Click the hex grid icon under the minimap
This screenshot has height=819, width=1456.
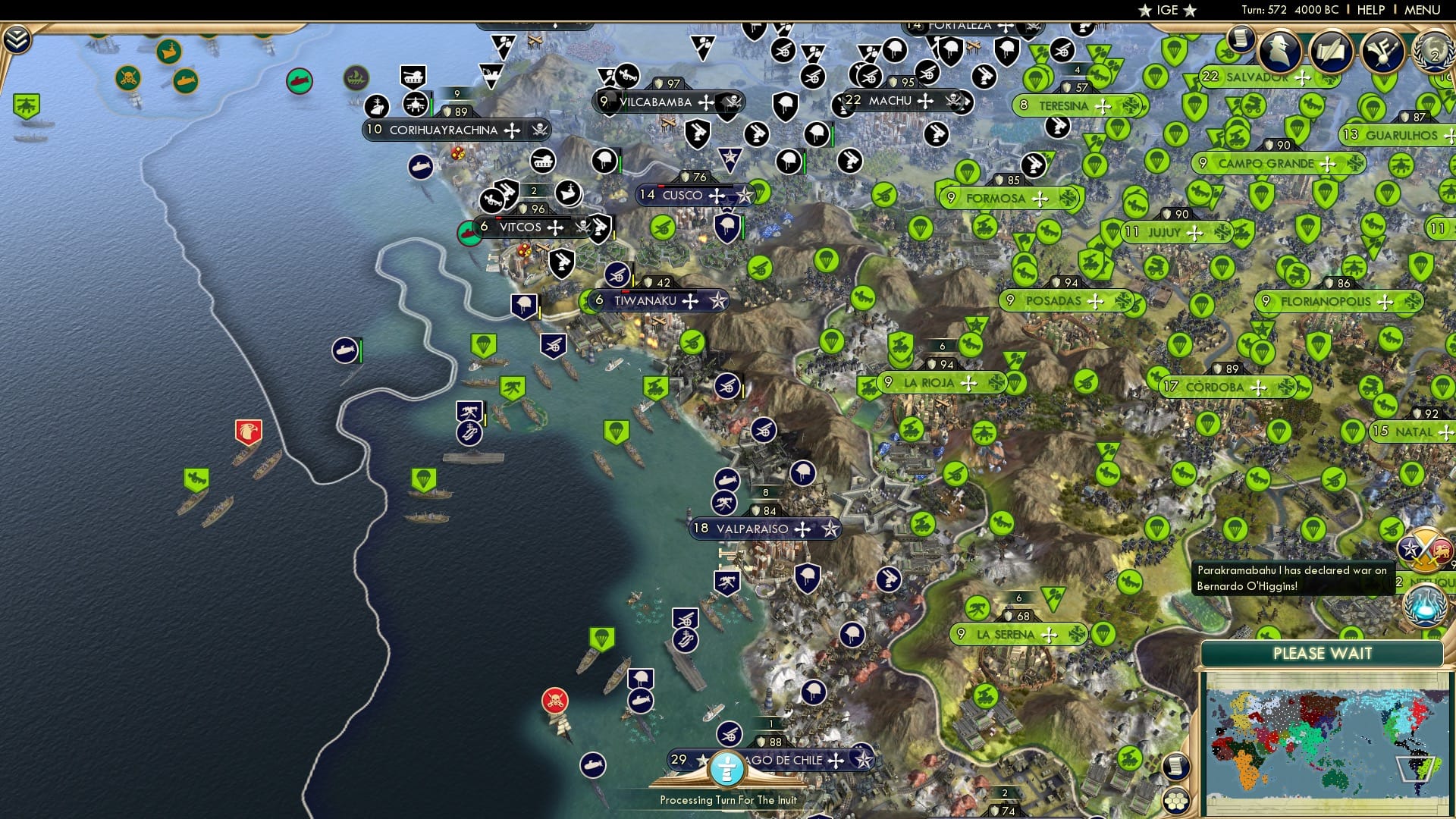point(1176,802)
